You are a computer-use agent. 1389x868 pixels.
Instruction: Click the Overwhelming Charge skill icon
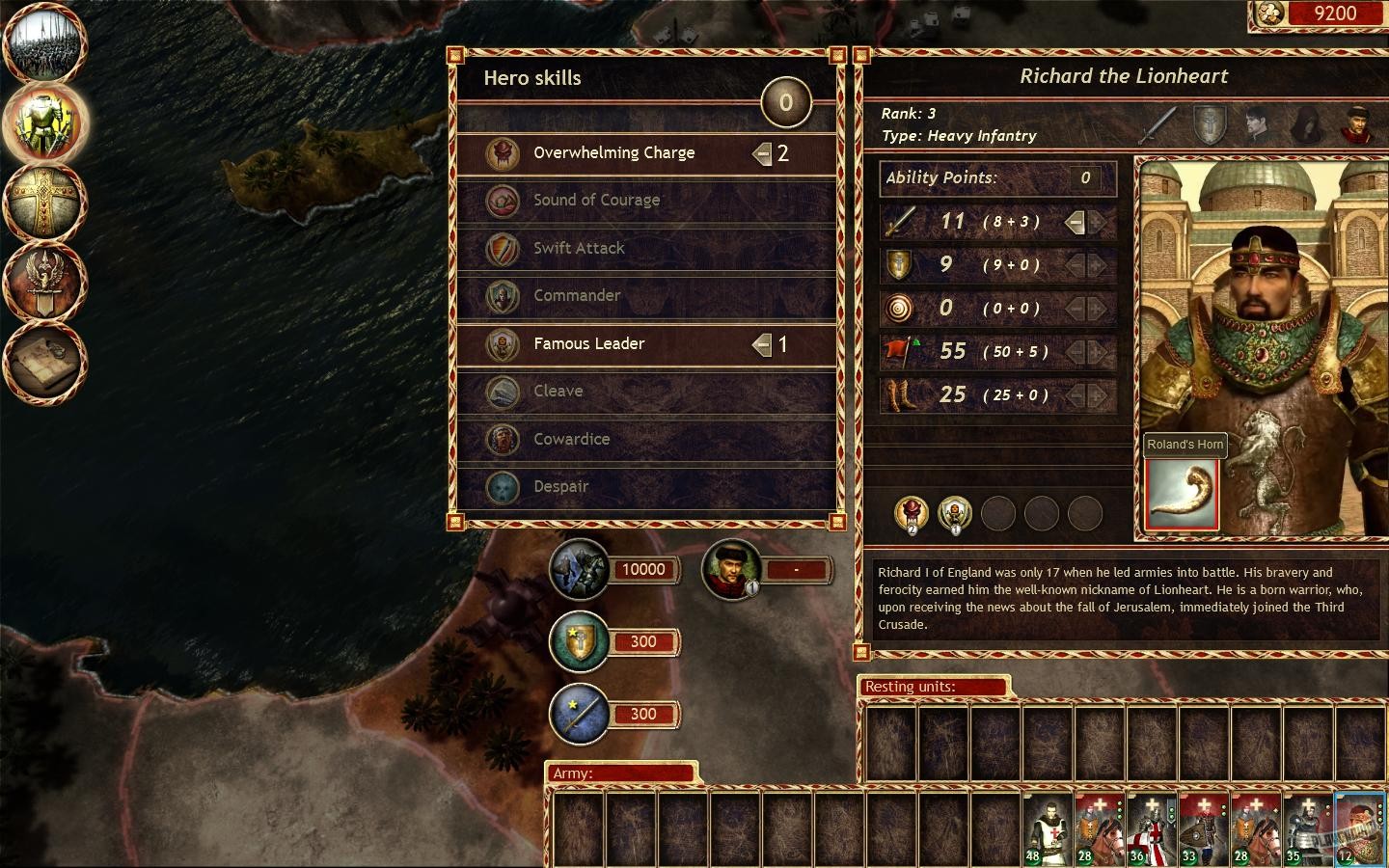tap(503, 152)
